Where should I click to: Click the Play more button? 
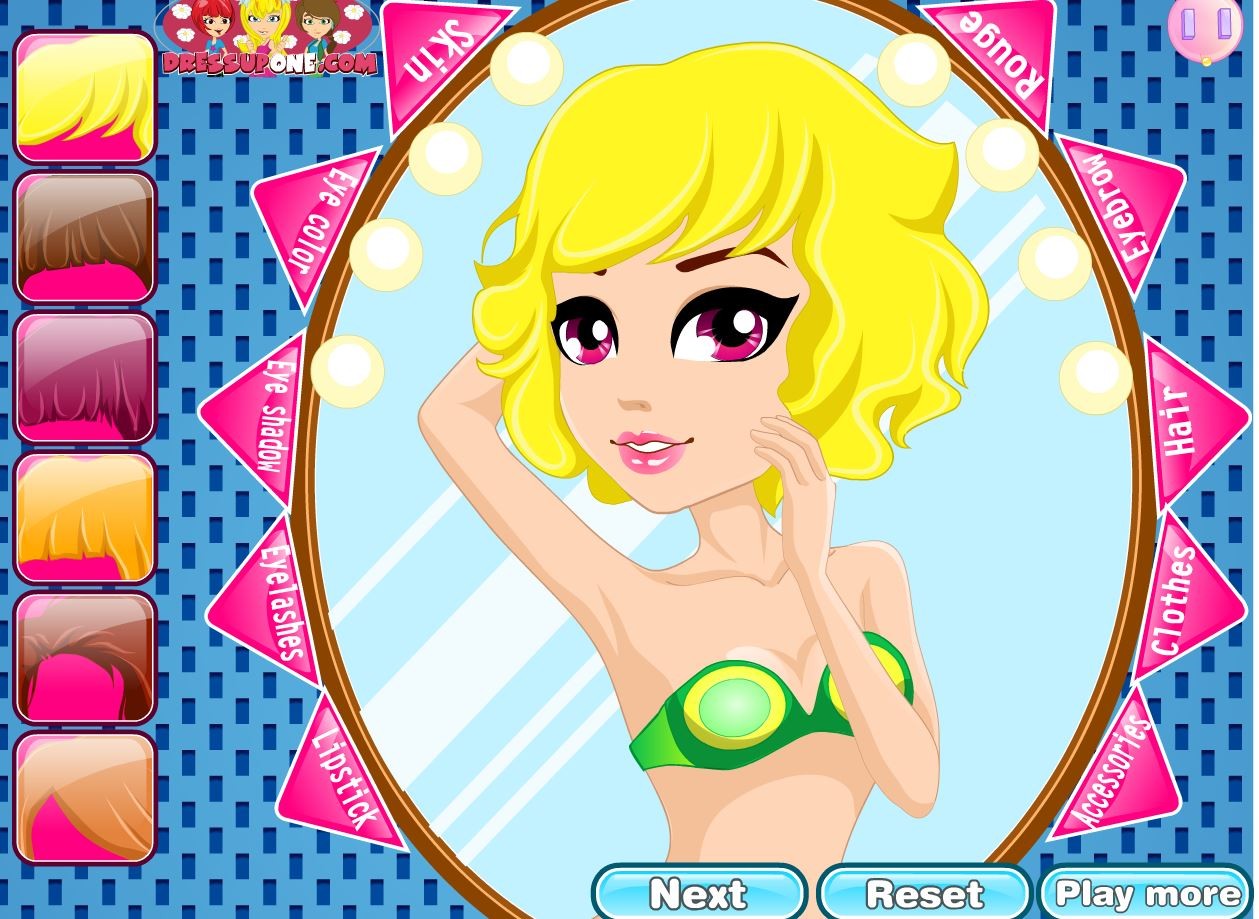coord(1147,893)
